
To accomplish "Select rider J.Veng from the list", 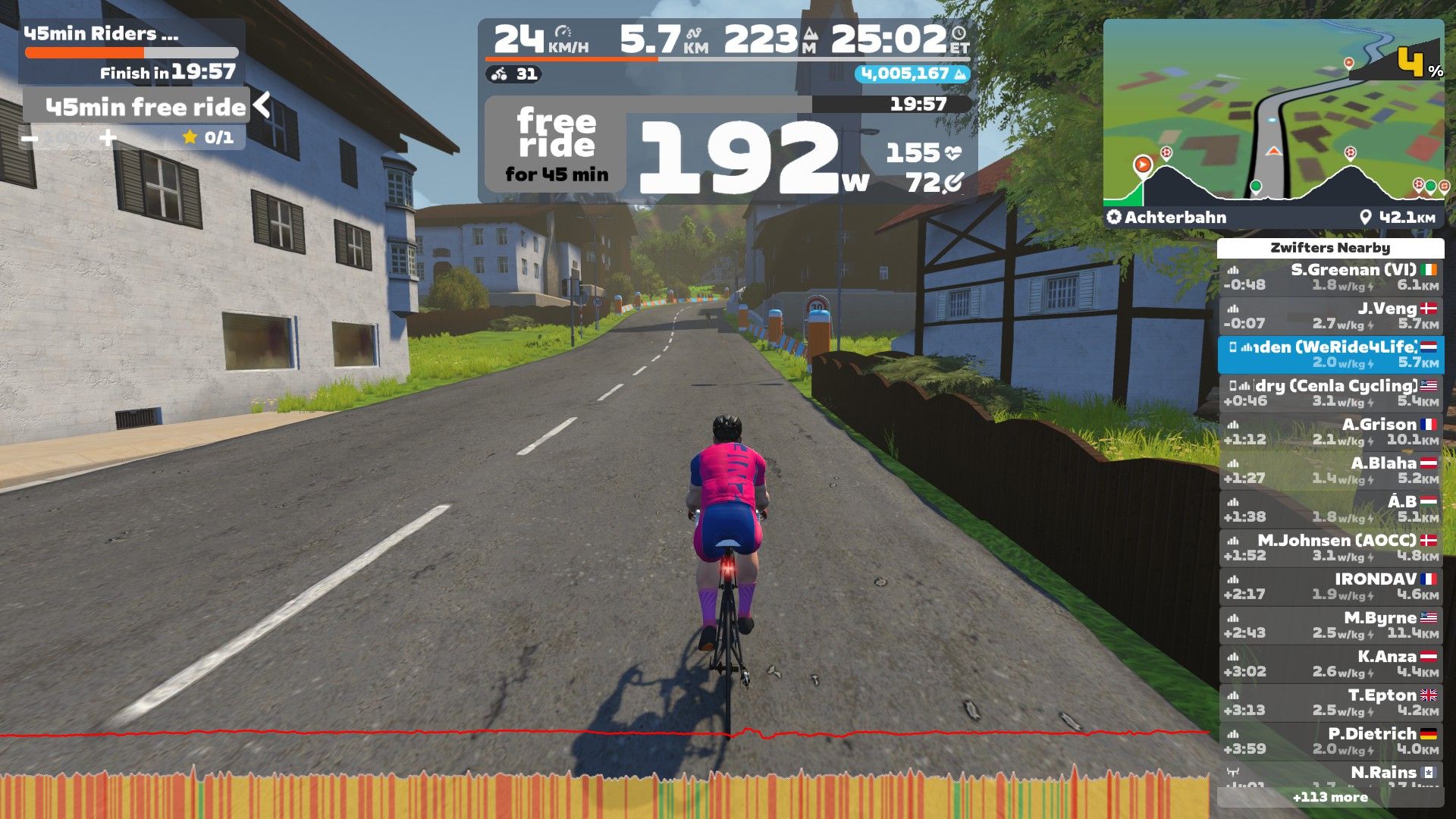I will tap(1330, 315).
